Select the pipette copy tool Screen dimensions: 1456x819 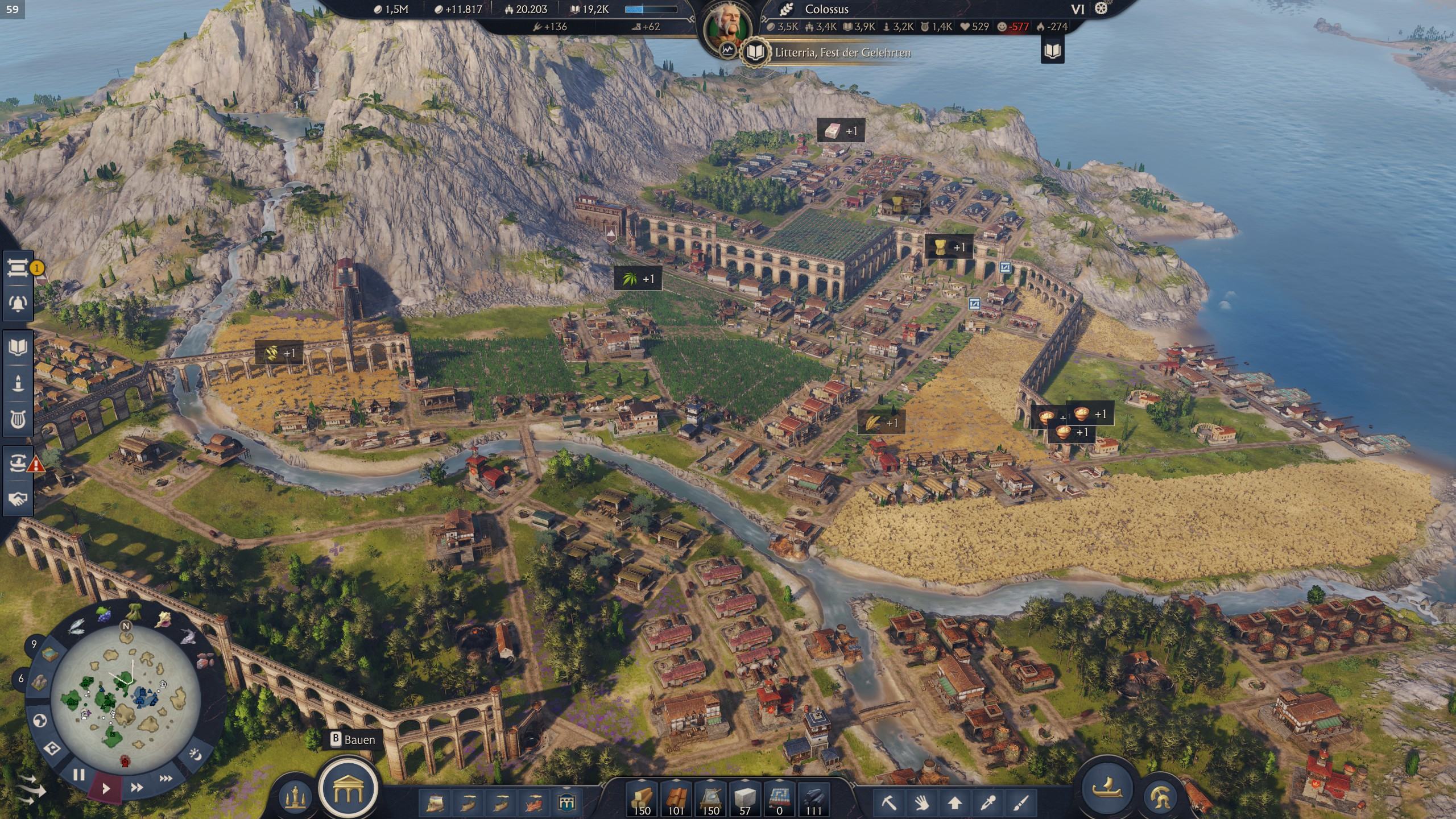[987, 803]
